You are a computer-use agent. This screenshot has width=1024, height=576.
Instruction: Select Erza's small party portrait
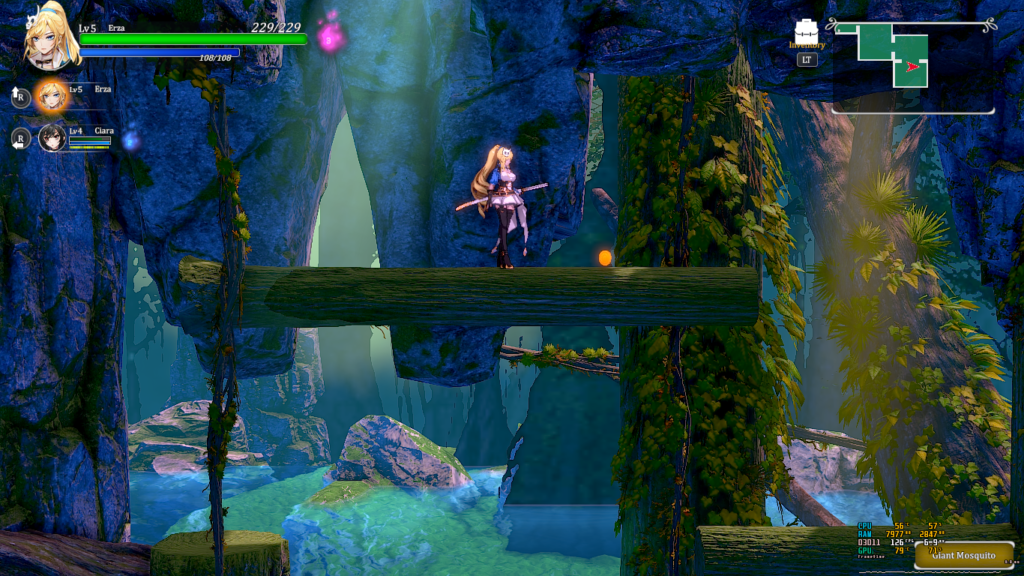(x=51, y=96)
